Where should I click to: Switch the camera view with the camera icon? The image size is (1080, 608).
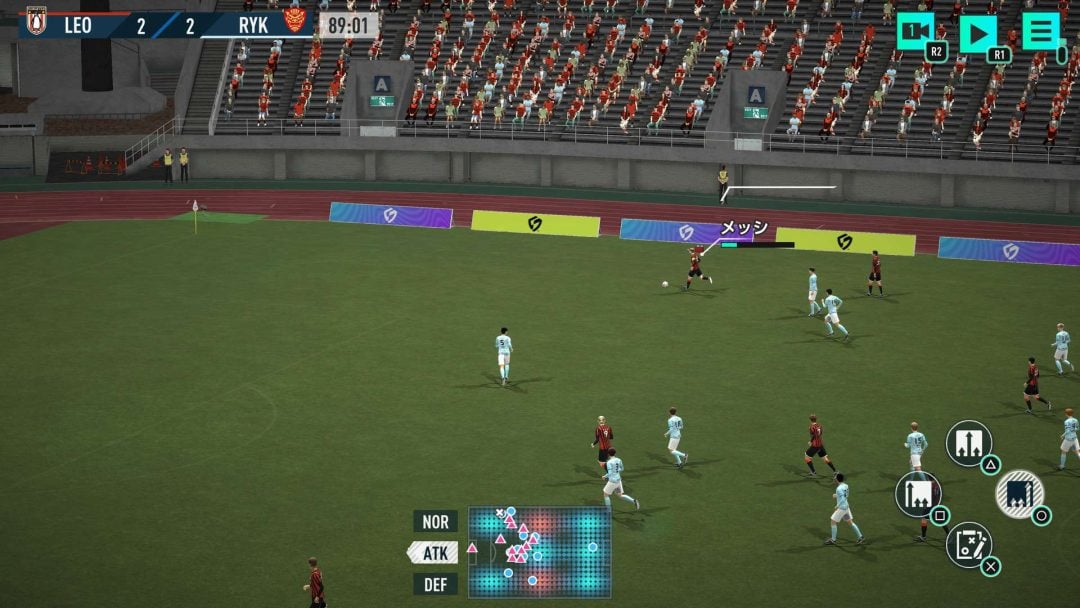click(x=914, y=31)
